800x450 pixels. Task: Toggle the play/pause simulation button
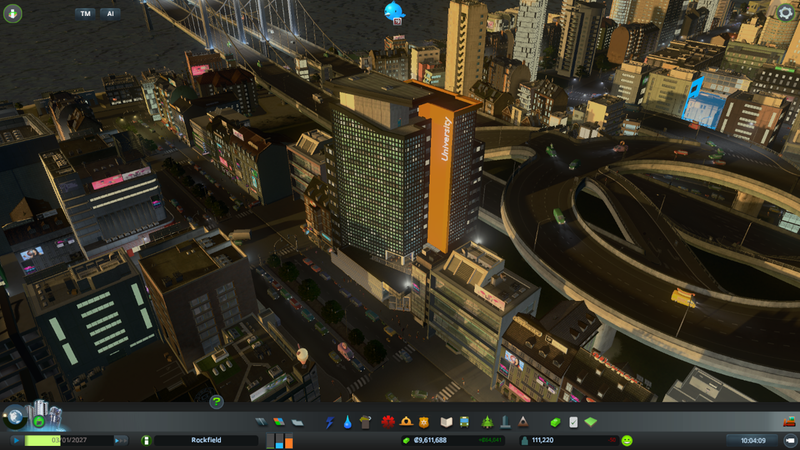[x=17, y=439]
